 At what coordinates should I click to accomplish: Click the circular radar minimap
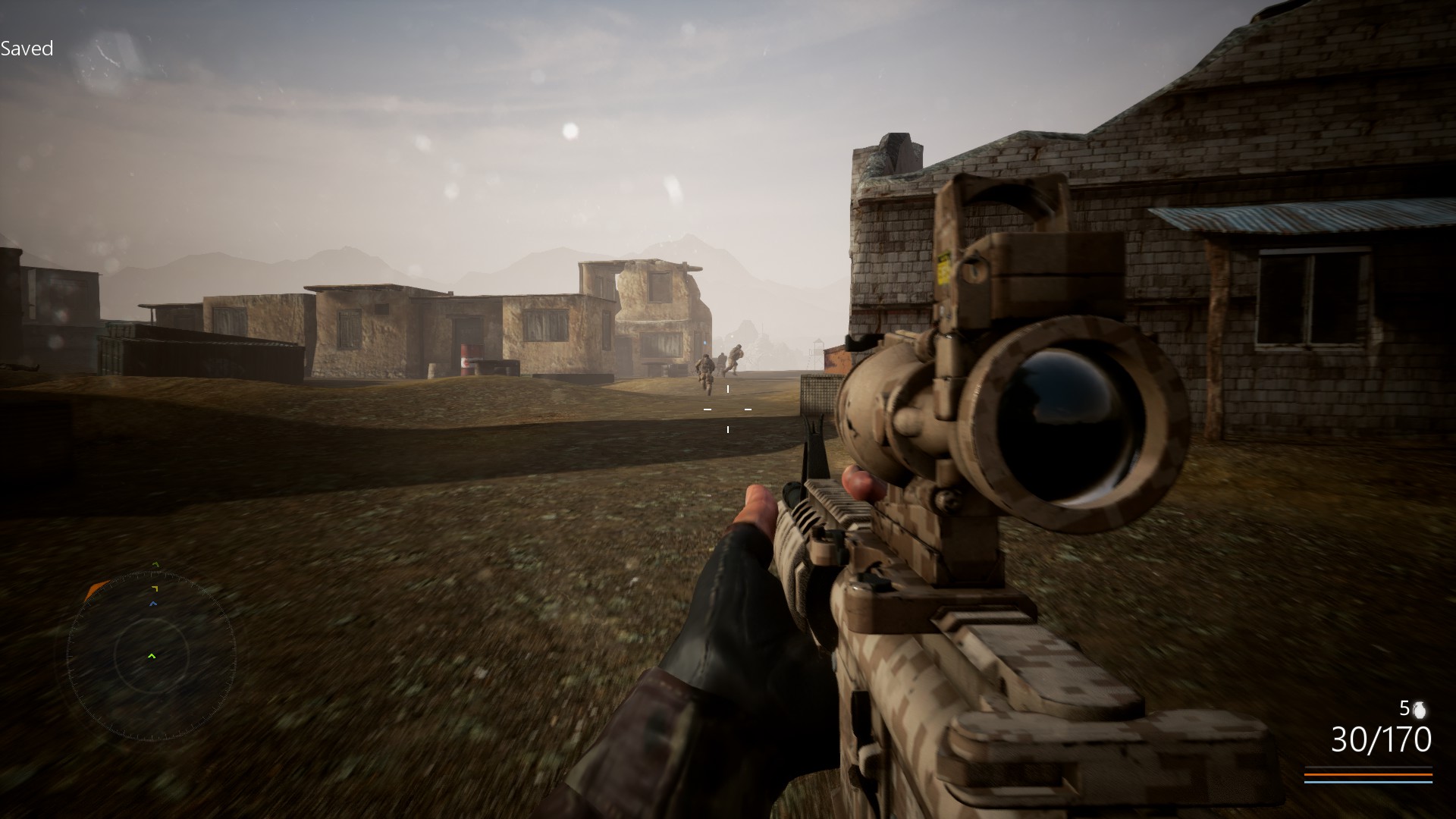(151, 656)
